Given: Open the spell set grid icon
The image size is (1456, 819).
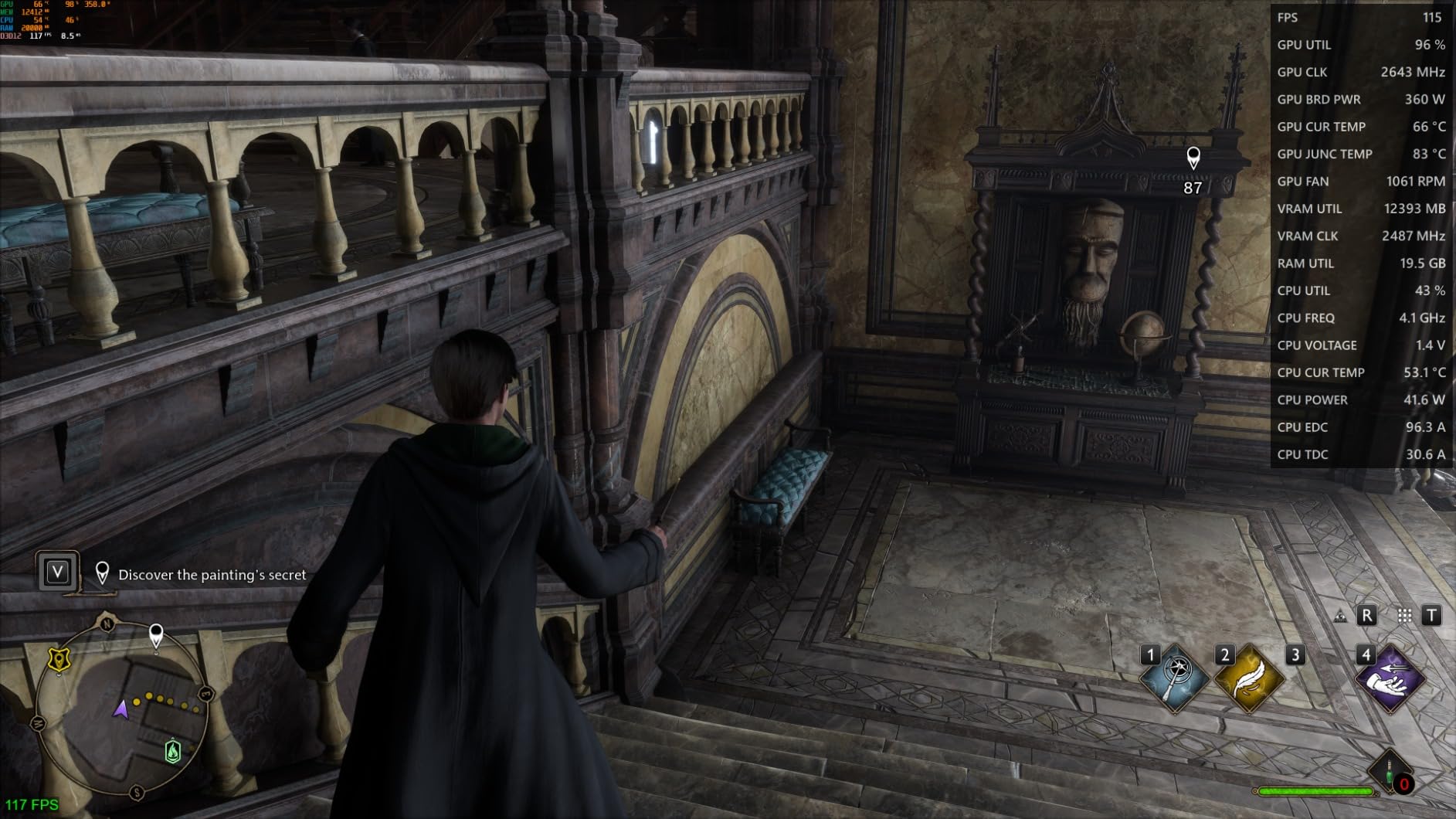Looking at the screenshot, I should [1404, 616].
